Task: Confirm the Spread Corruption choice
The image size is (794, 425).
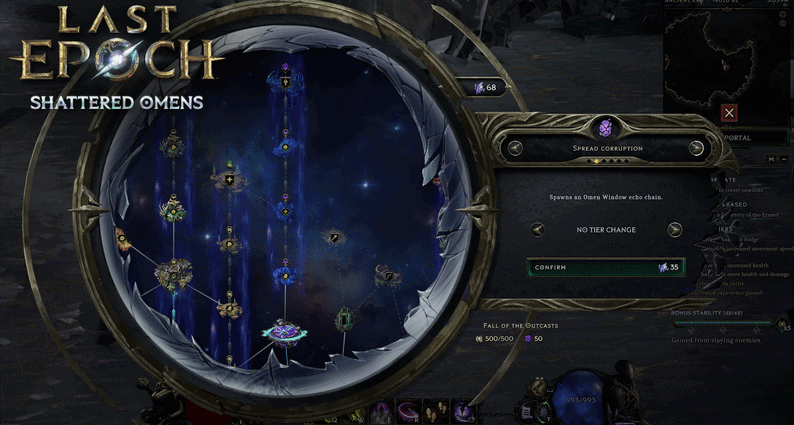Action: coord(606,267)
